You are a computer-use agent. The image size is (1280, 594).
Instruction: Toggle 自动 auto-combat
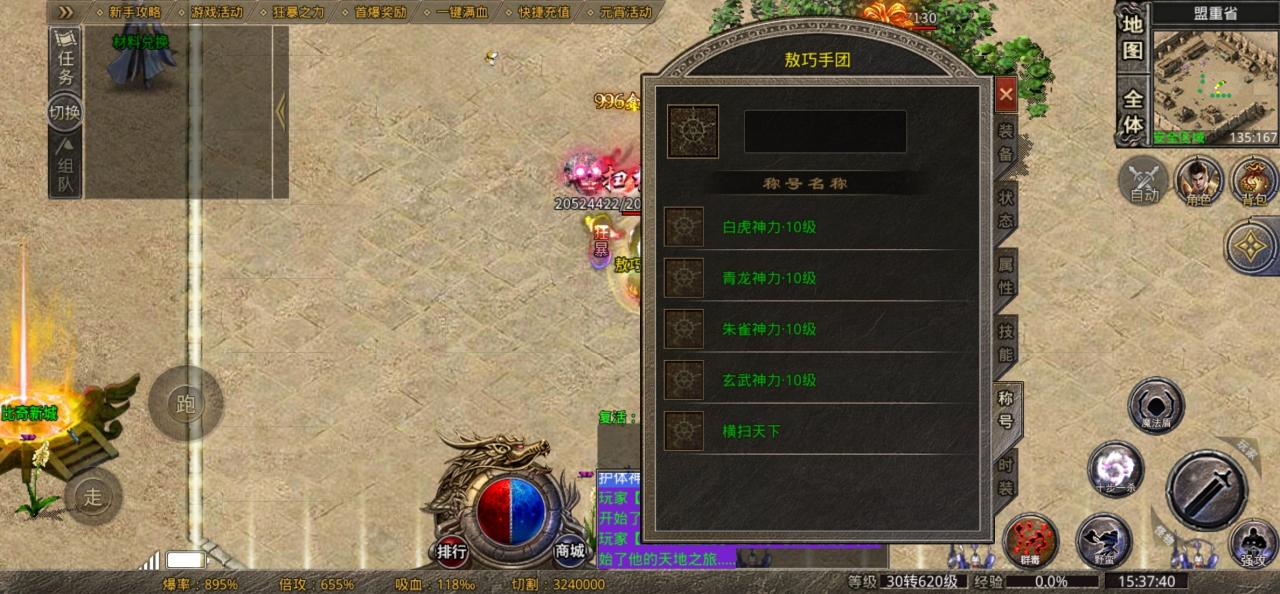pos(1143,181)
